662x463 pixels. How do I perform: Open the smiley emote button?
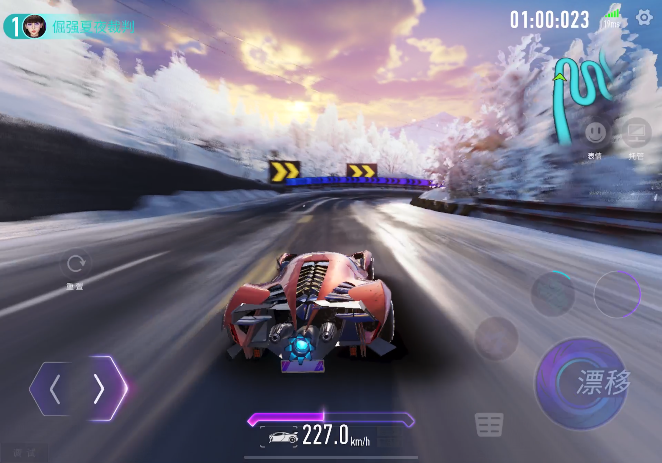click(596, 132)
